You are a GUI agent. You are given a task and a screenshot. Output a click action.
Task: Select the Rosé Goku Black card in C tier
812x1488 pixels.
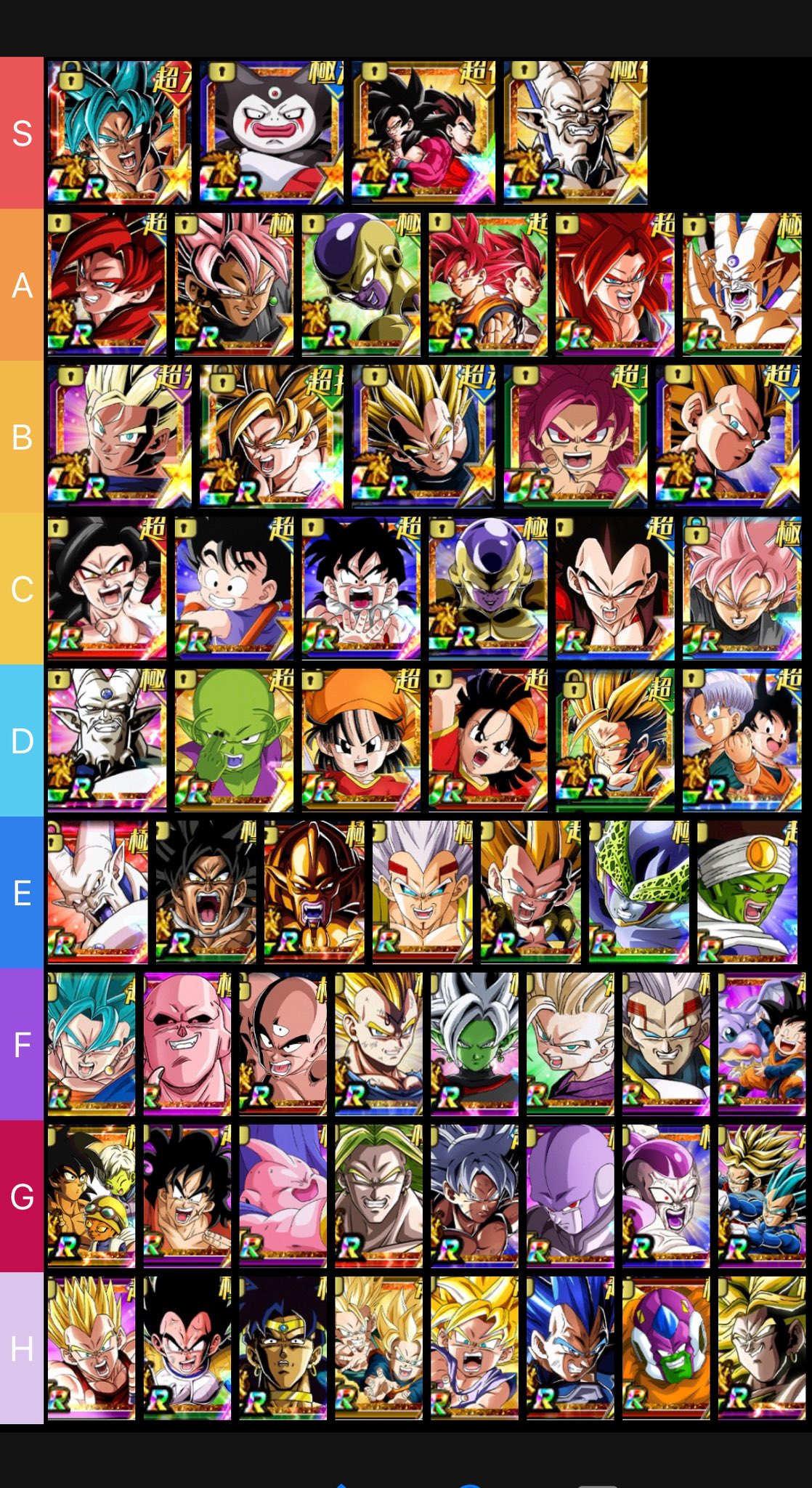tap(742, 589)
